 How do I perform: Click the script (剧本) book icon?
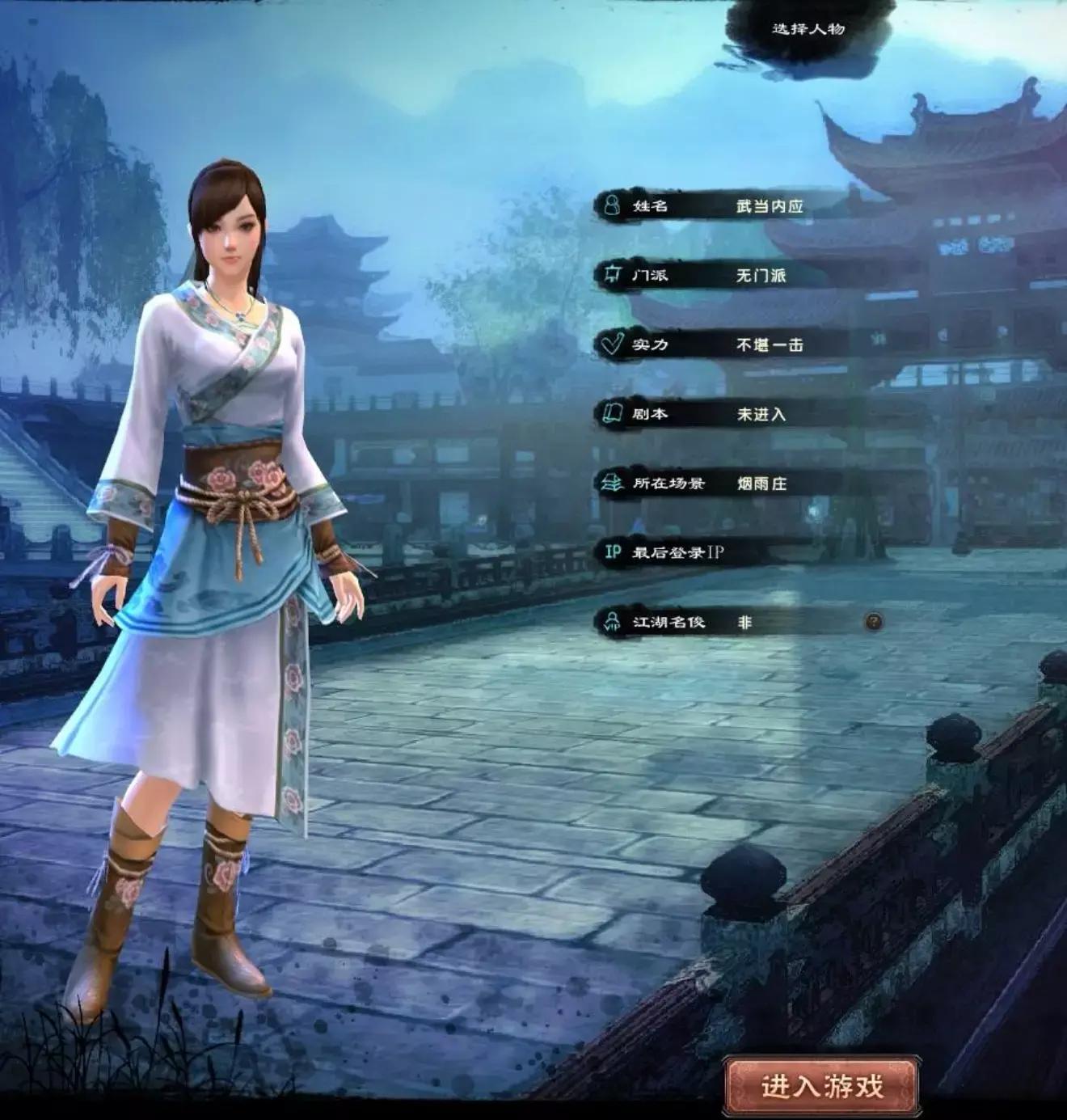612,411
